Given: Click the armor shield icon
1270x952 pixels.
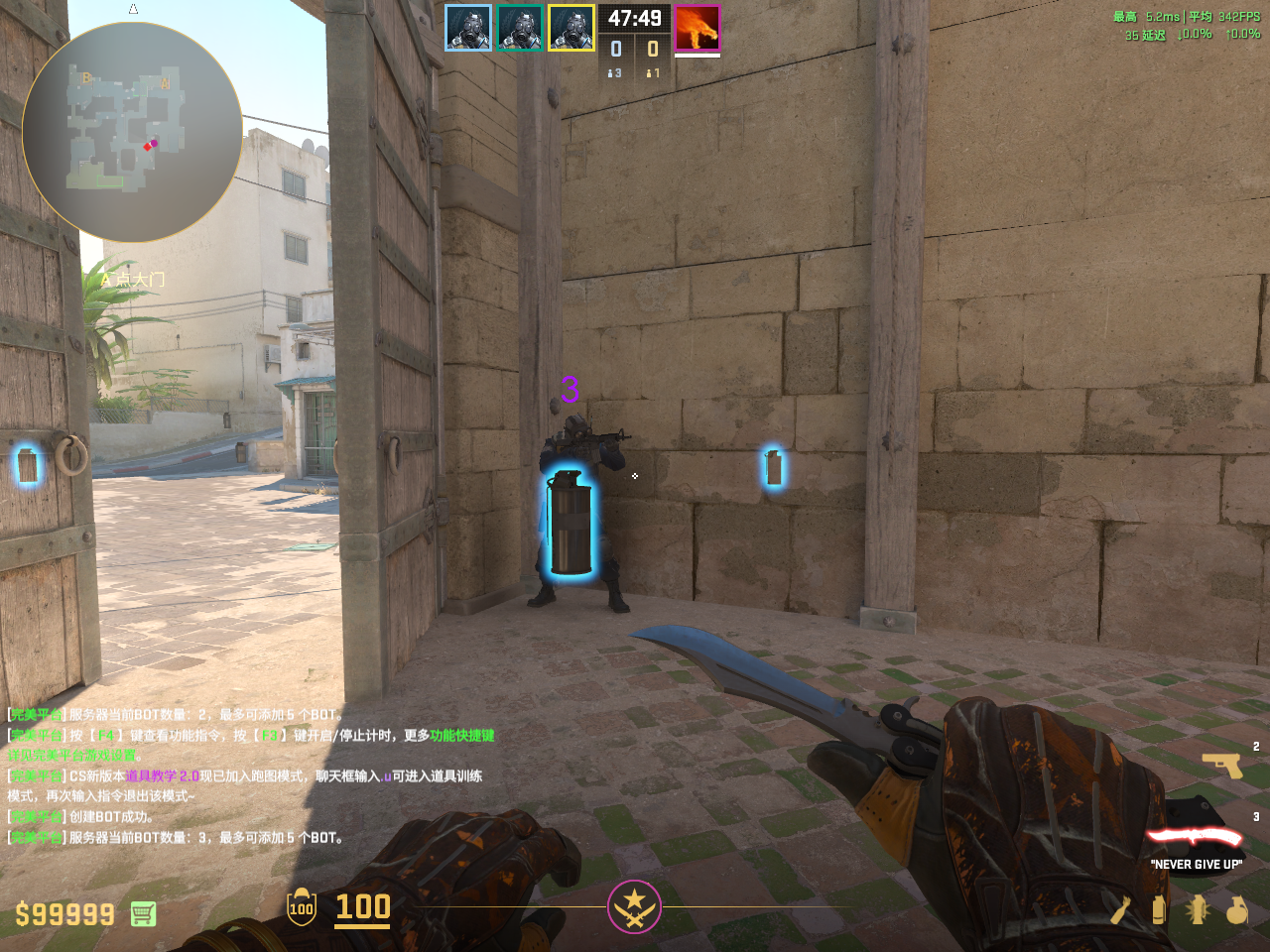Looking at the screenshot, I should (x=302, y=907).
